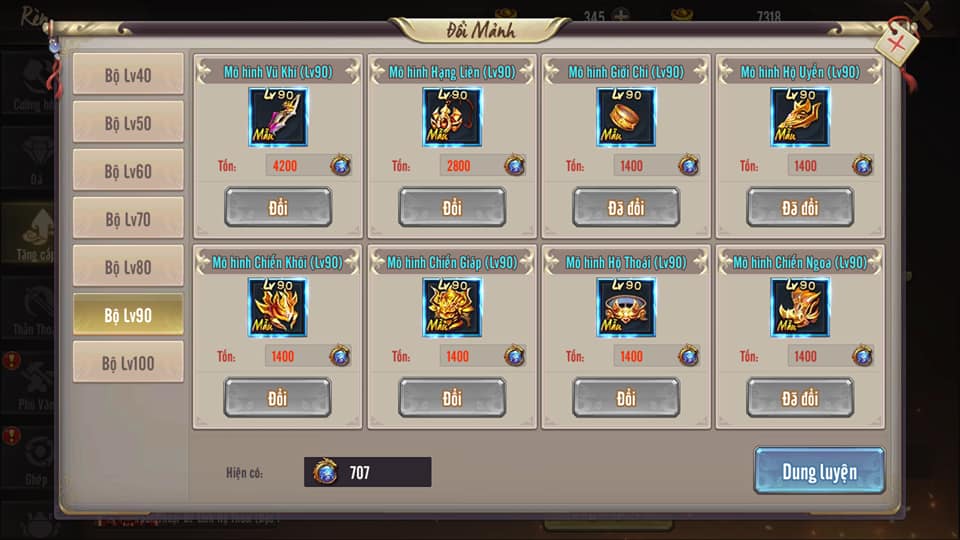Select the Bộ Lv50 category
Viewport: 960px width, 540px height.
[128, 123]
